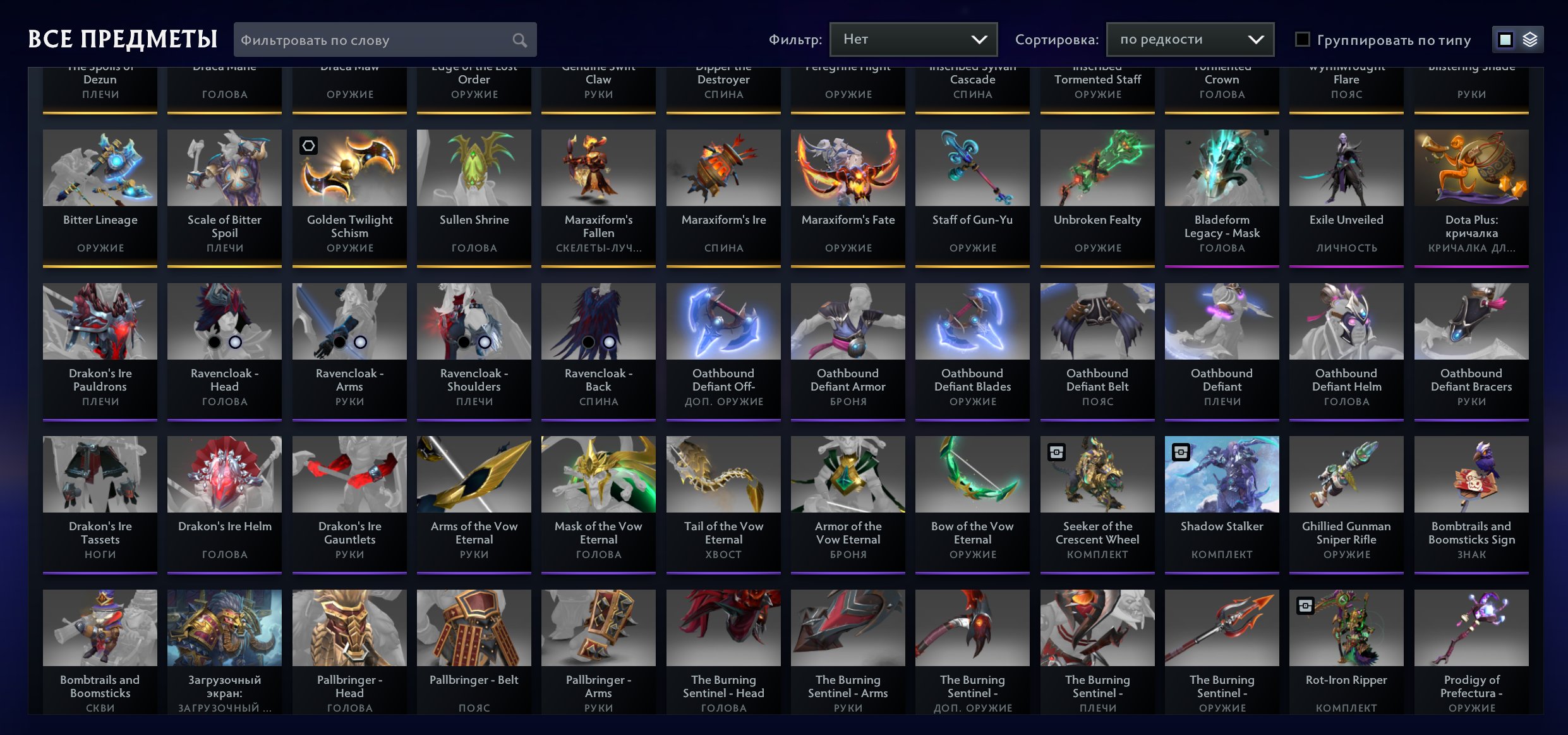Switch to the stacked layers view icon
This screenshot has height=735, width=1568.
point(1530,40)
